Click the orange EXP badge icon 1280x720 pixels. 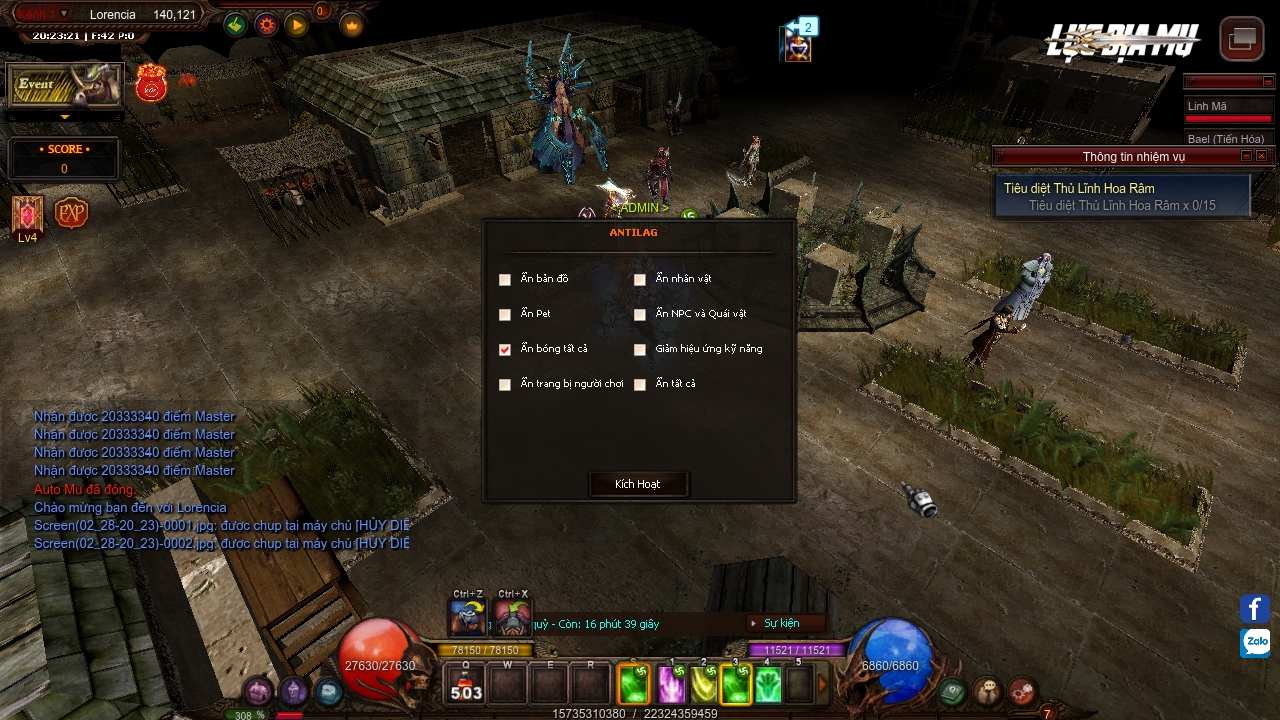(71, 213)
